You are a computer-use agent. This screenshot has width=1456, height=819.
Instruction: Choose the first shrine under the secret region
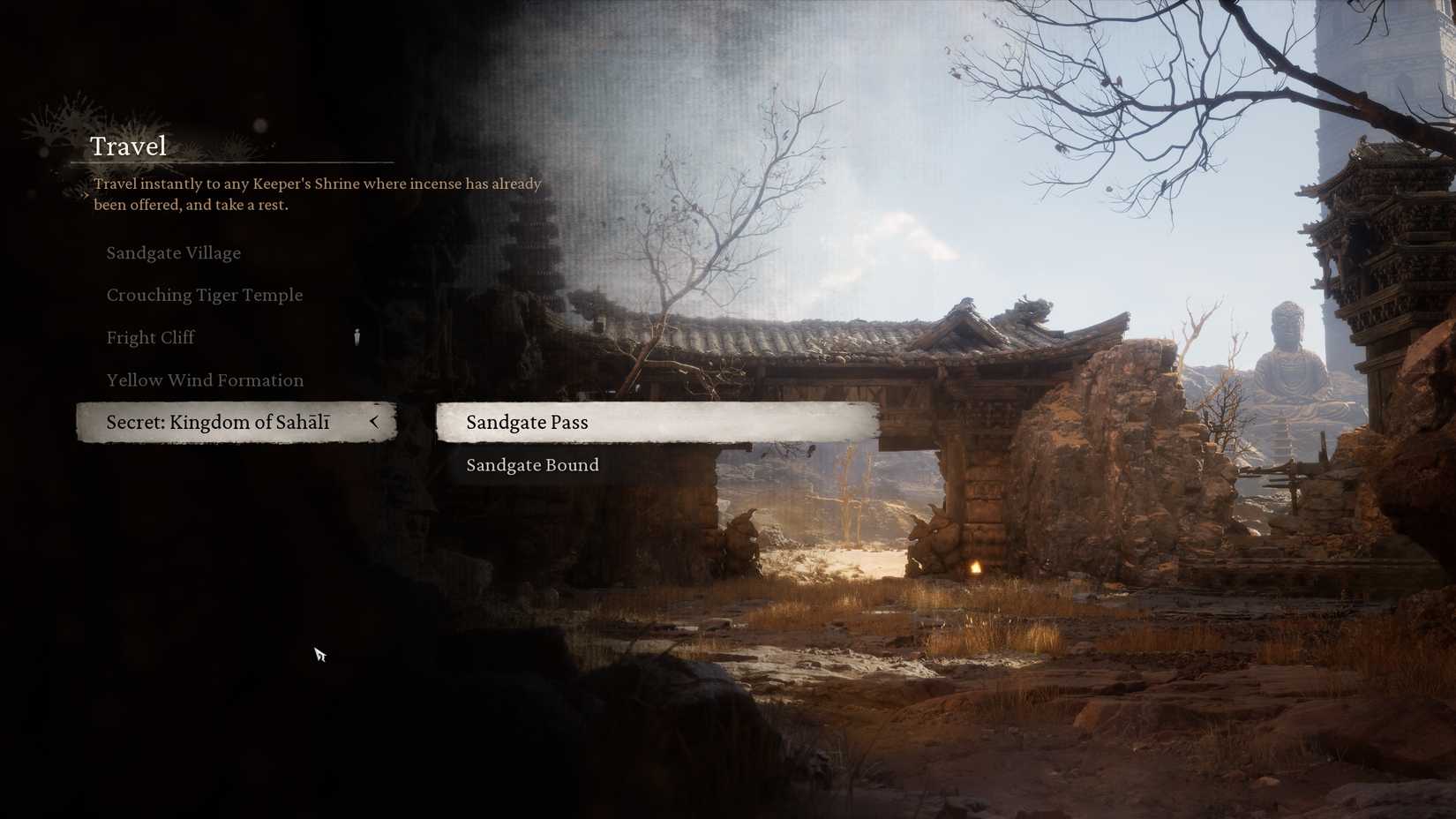pyautogui.click(x=527, y=422)
